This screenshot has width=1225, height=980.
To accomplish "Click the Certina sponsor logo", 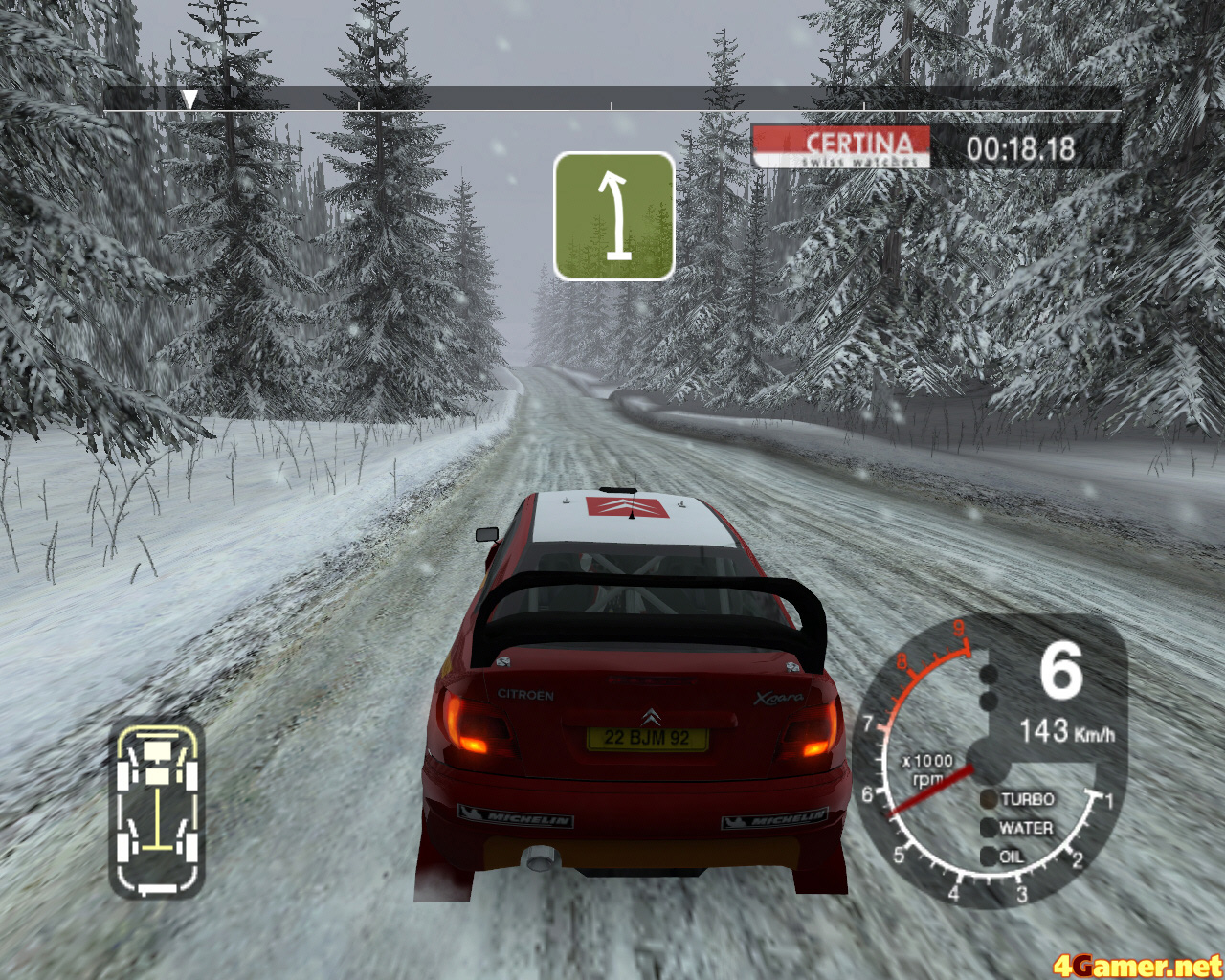I will (x=840, y=147).
